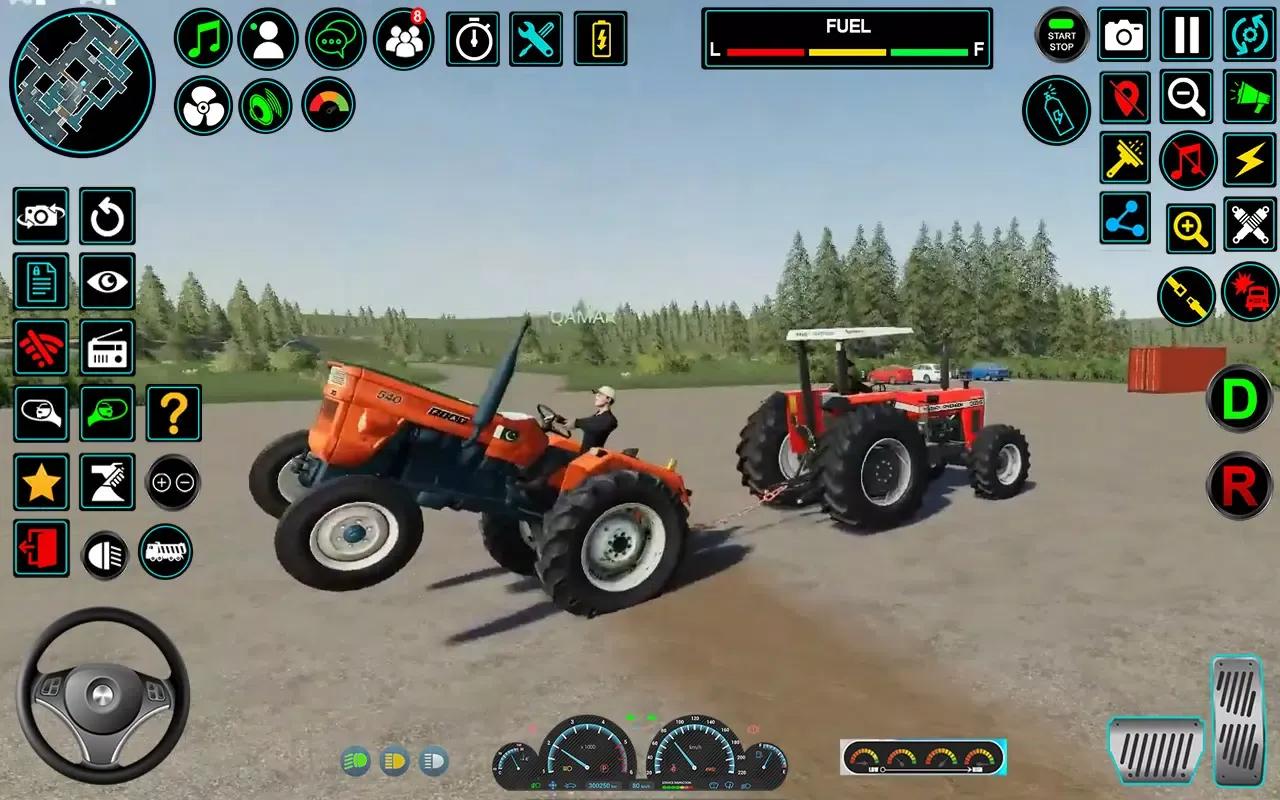The height and width of the screenshot is (800, 1280).
Task: Open the chat bubble icon
Action: click(x=335, y=40)
